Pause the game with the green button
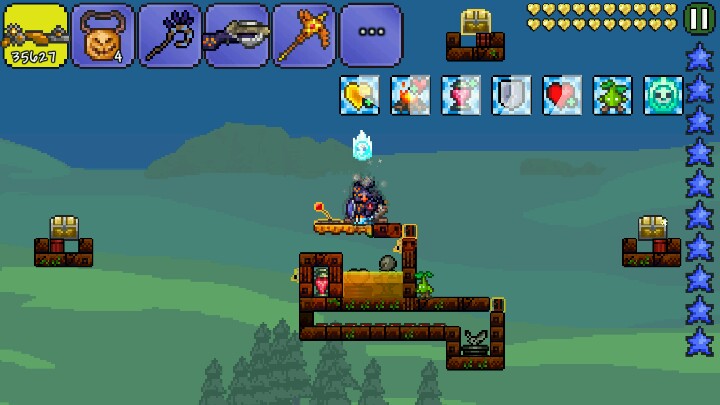The image size is (720, 405). (698, 18)
